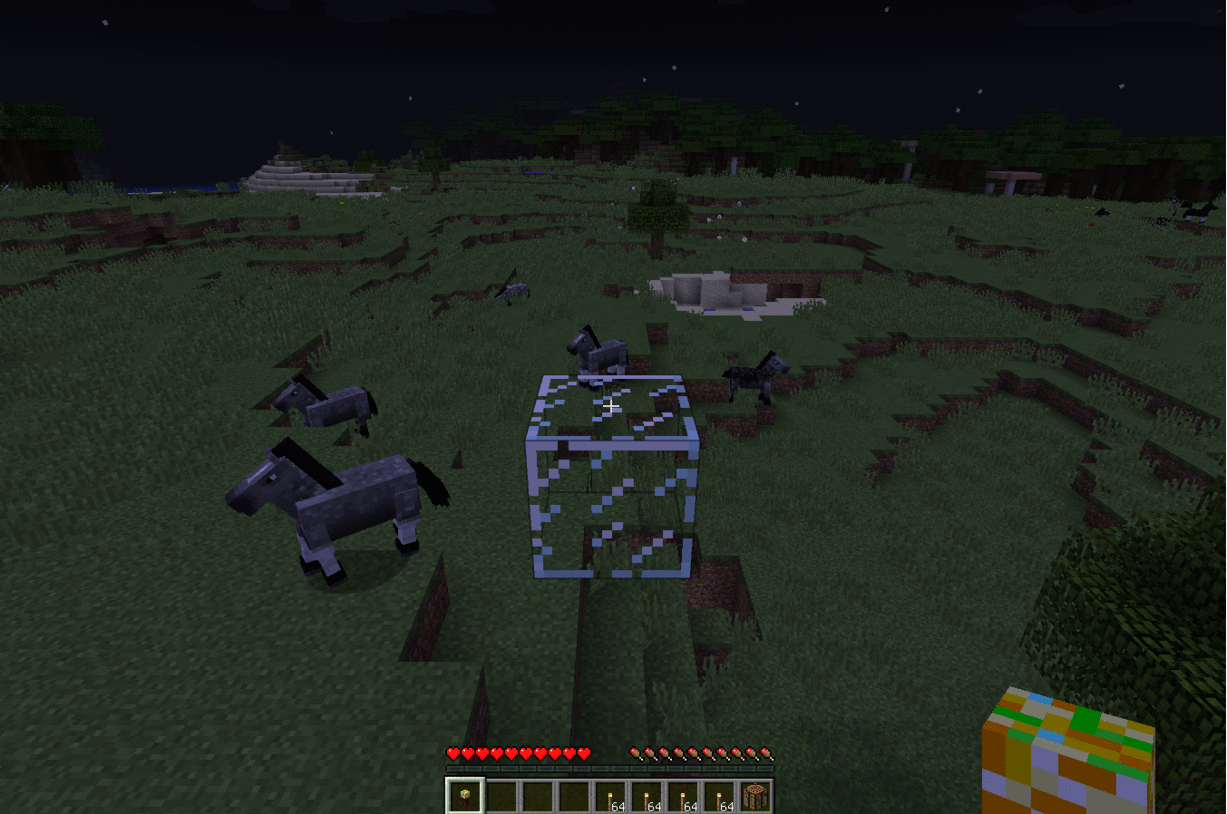1227x814 pixels.
Task: Select the crafting table hotbar slot
Action: tap(756, 797)
